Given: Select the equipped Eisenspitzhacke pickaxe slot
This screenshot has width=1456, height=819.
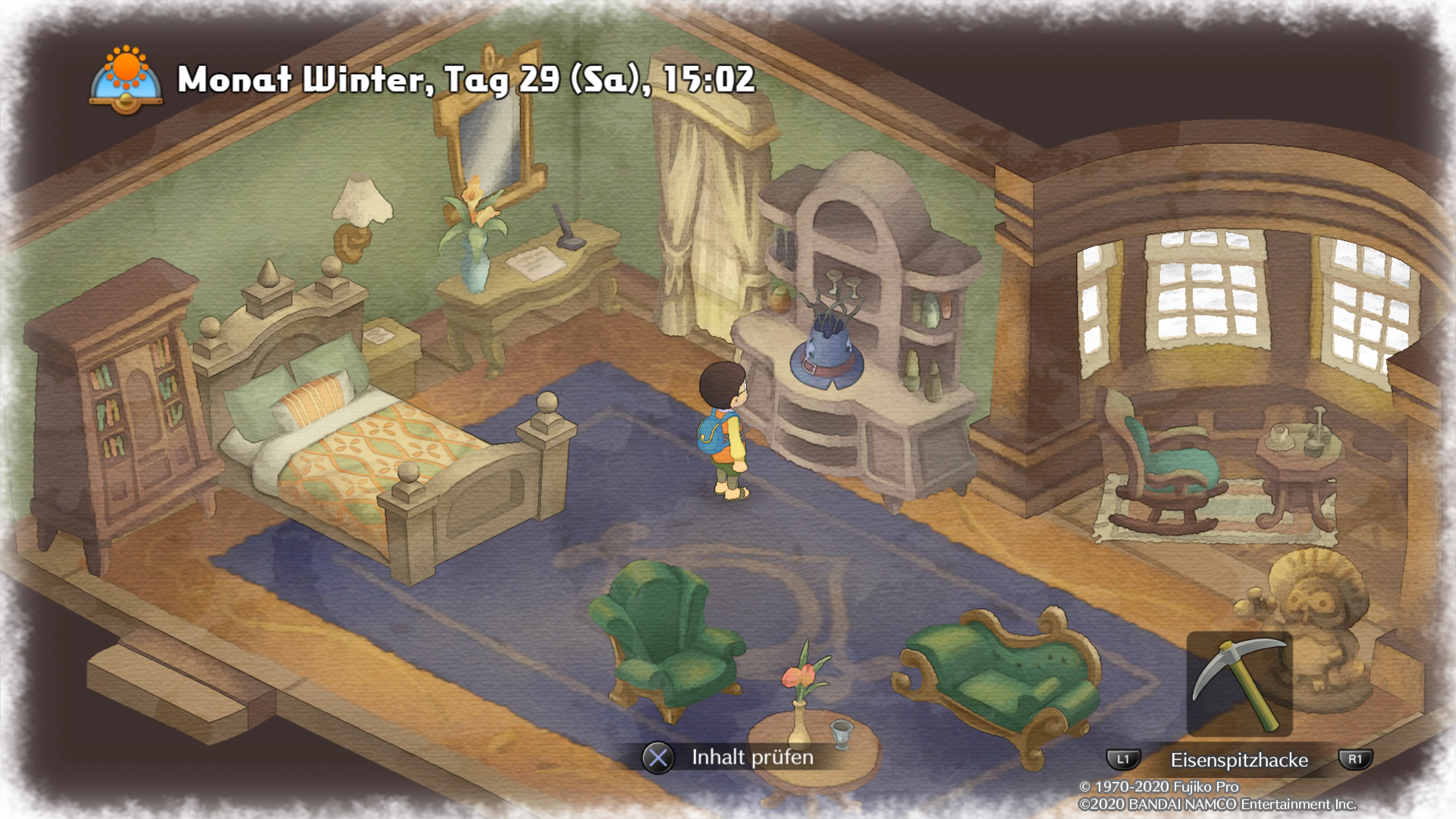Looking at the screenshot, I should (x=1239, y=684).
